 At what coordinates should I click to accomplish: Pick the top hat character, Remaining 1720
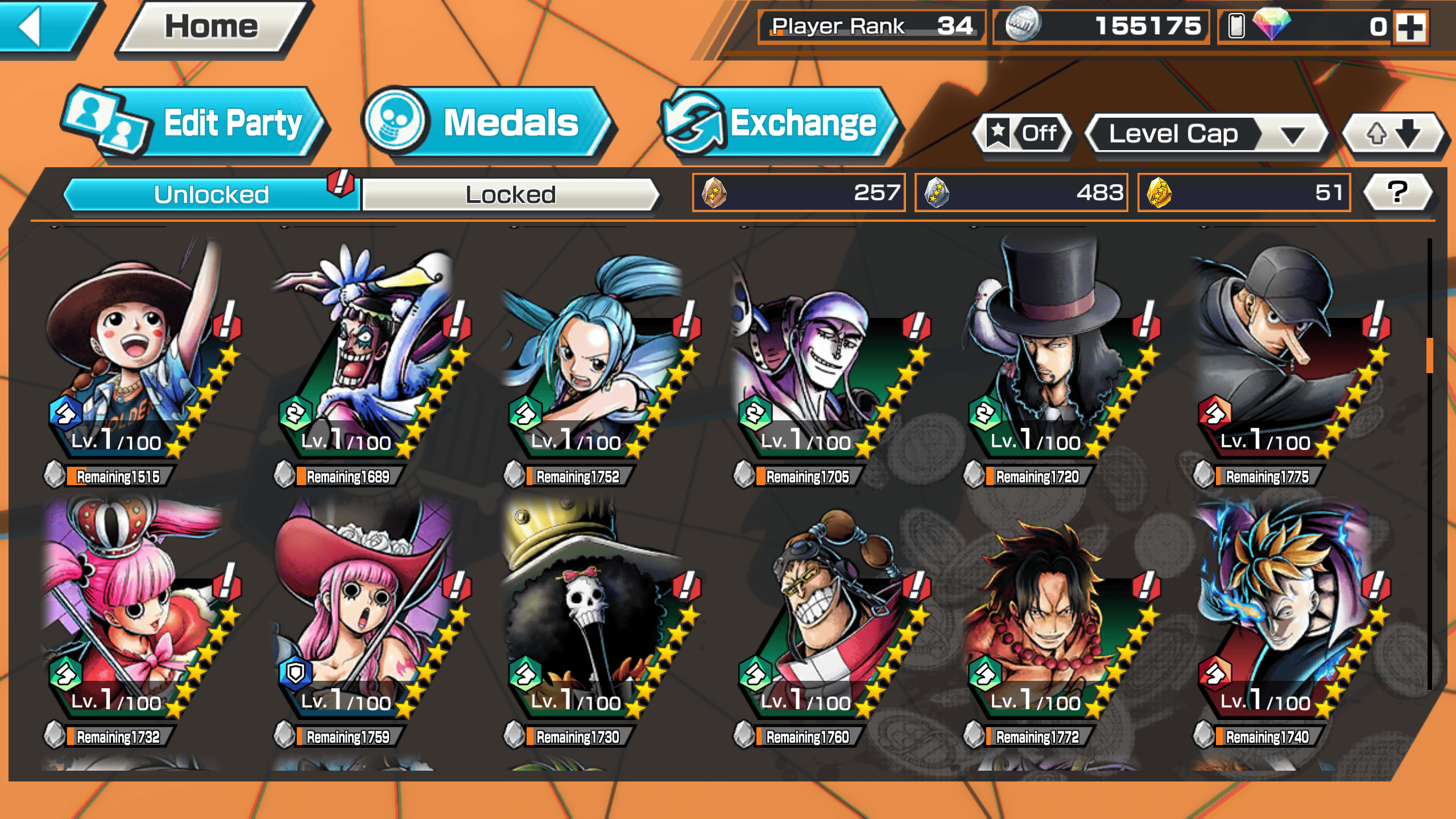pyautogui.click(x=1055, y=358)
